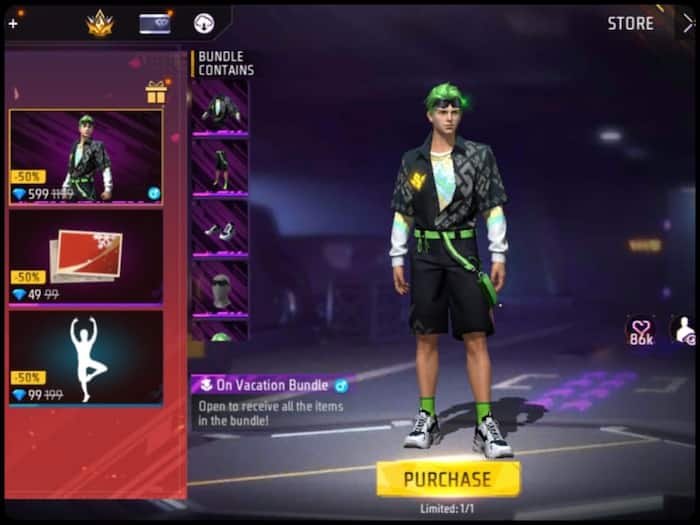This screenshot has height=525, width=700.
Task: Click the cloud download icon
Action: (x=204, y=23)
